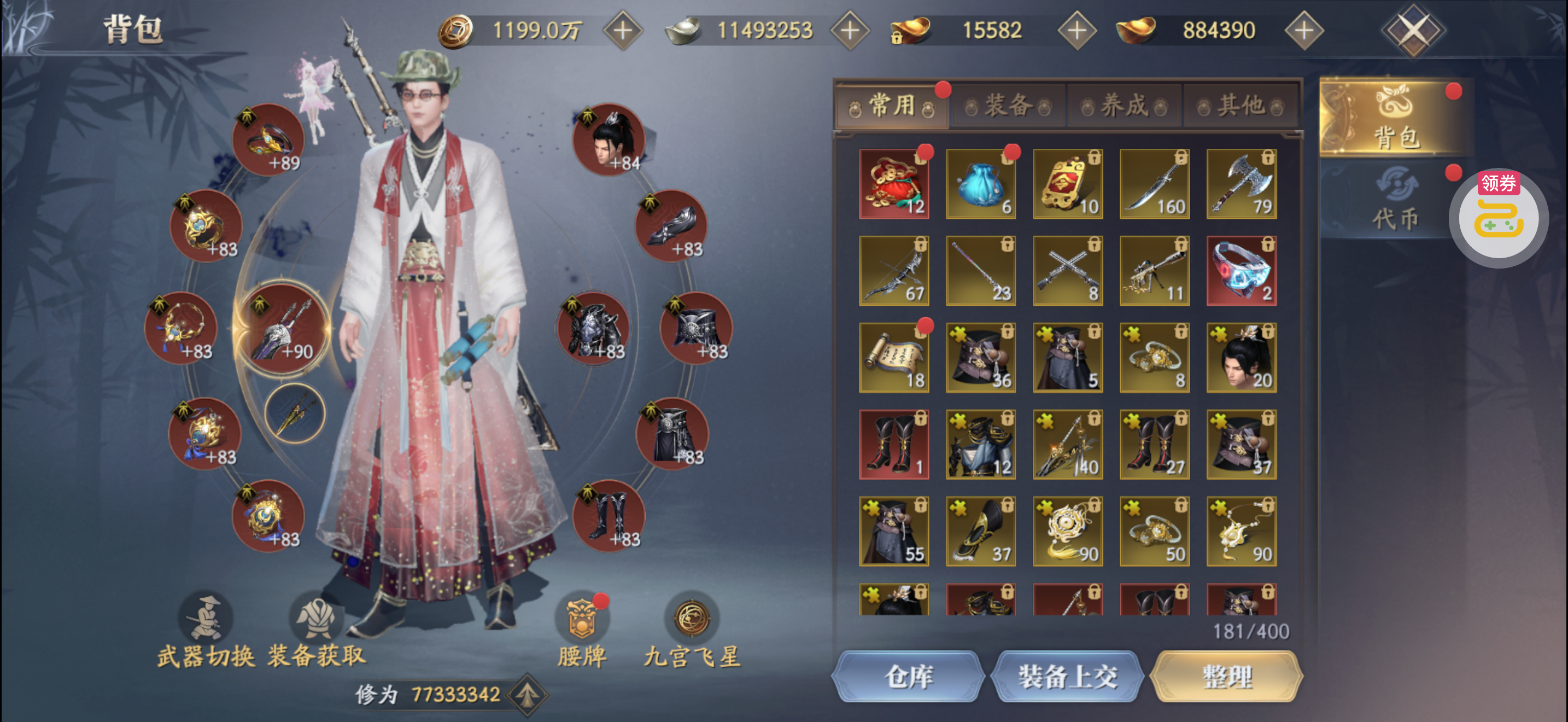Sort inventory with the 整理 button
The width and height of the screenshot is (1568, 722).
click(x=1226, y=677)
